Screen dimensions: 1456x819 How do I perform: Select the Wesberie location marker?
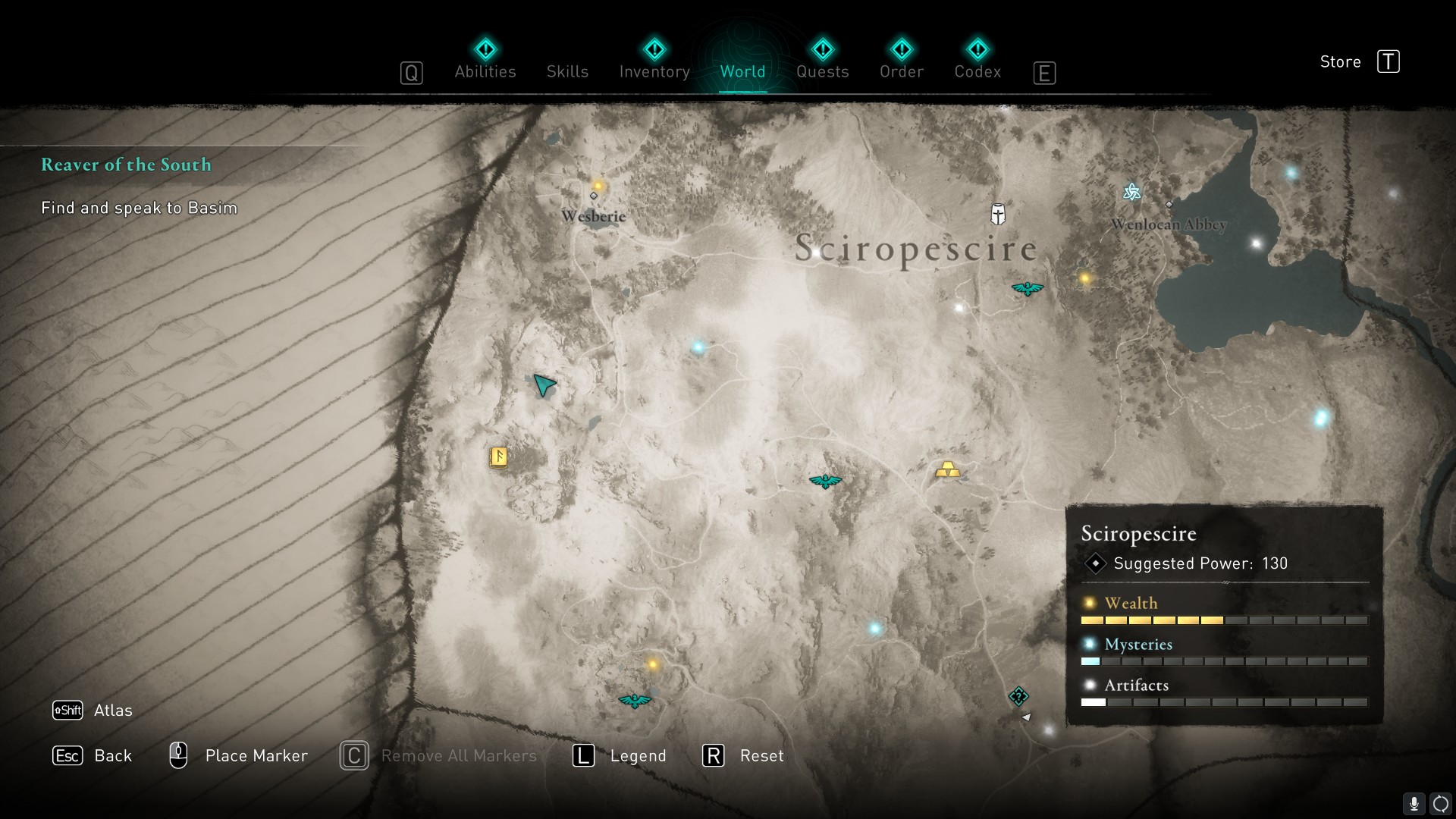coord(594,196)
